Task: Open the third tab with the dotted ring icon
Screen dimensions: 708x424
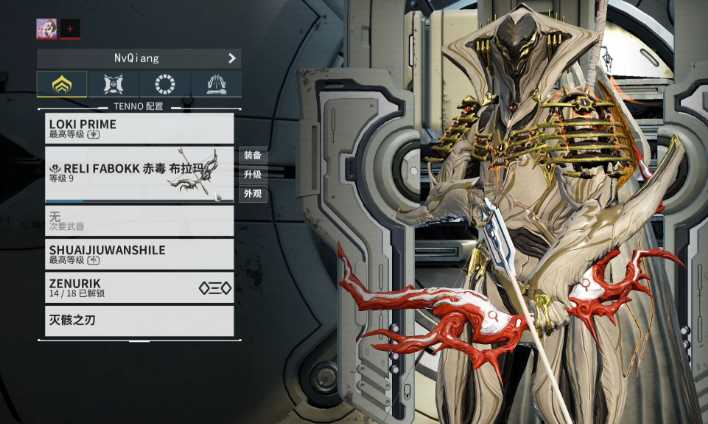Action: (164, 84)
